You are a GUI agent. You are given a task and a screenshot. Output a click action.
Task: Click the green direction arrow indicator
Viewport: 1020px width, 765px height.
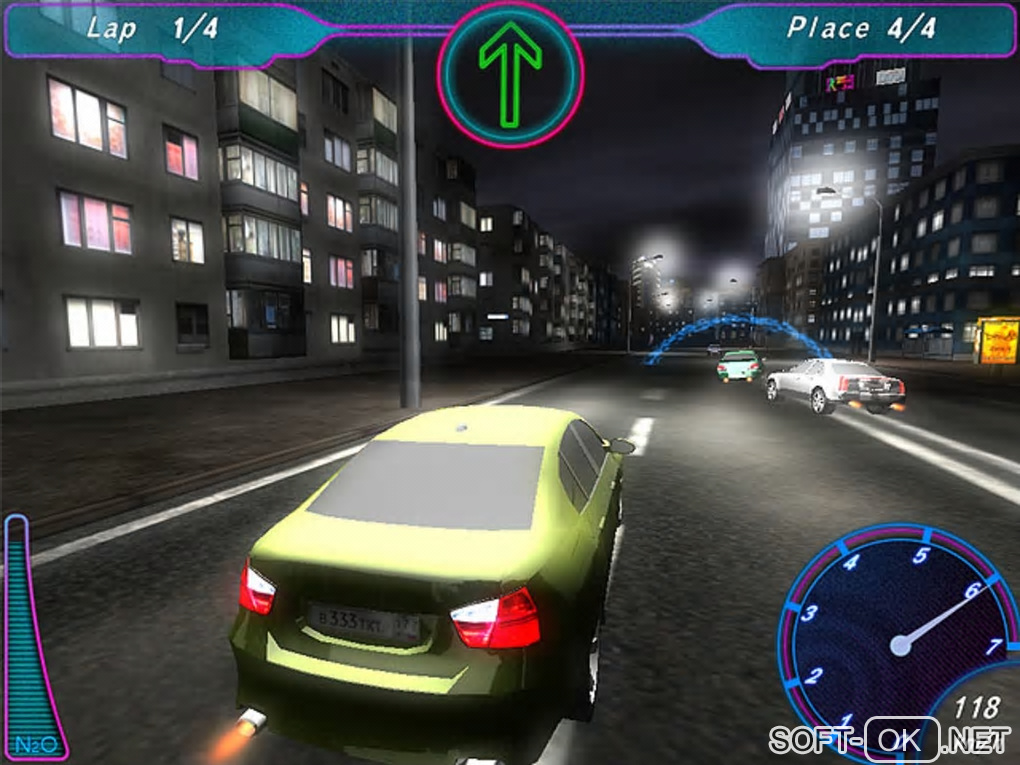pyautogui.click(x=509, y=75)
